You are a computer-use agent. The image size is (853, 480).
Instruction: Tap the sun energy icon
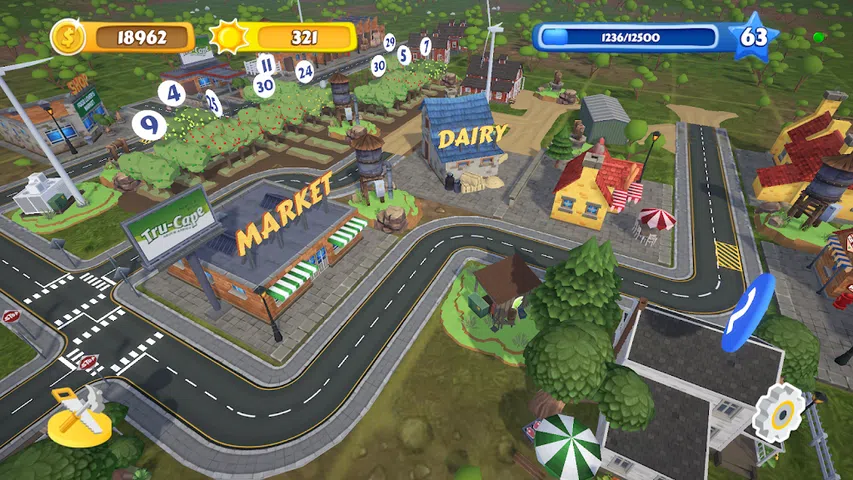pos(229,37)
